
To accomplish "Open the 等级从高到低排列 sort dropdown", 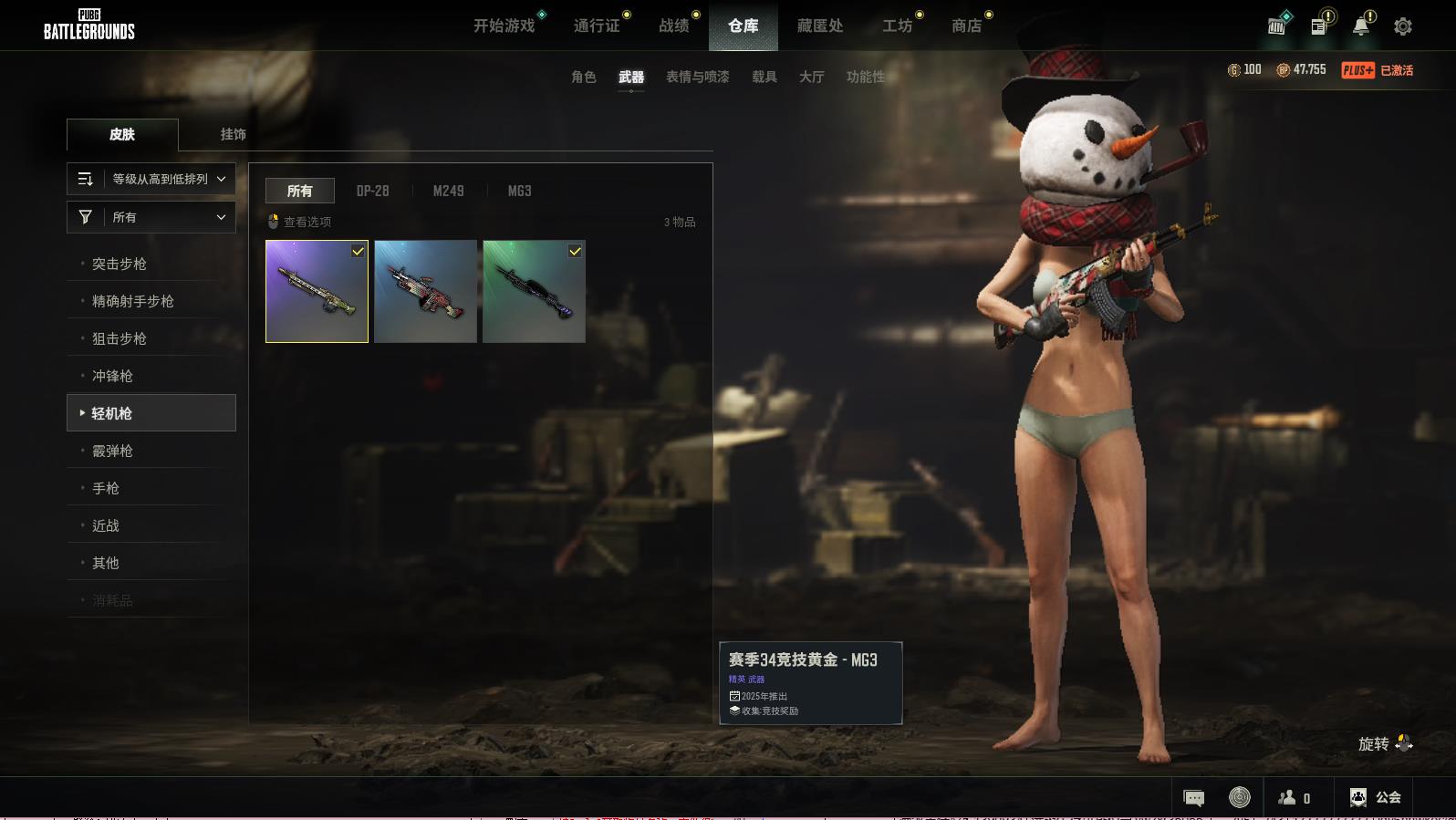I will tap(151, 179).
